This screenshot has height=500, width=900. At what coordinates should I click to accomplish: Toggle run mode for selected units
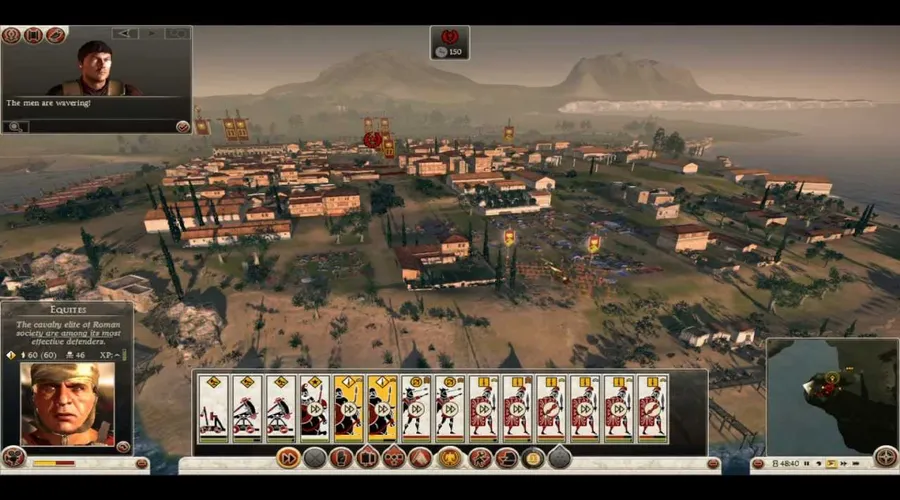[288, 458]
